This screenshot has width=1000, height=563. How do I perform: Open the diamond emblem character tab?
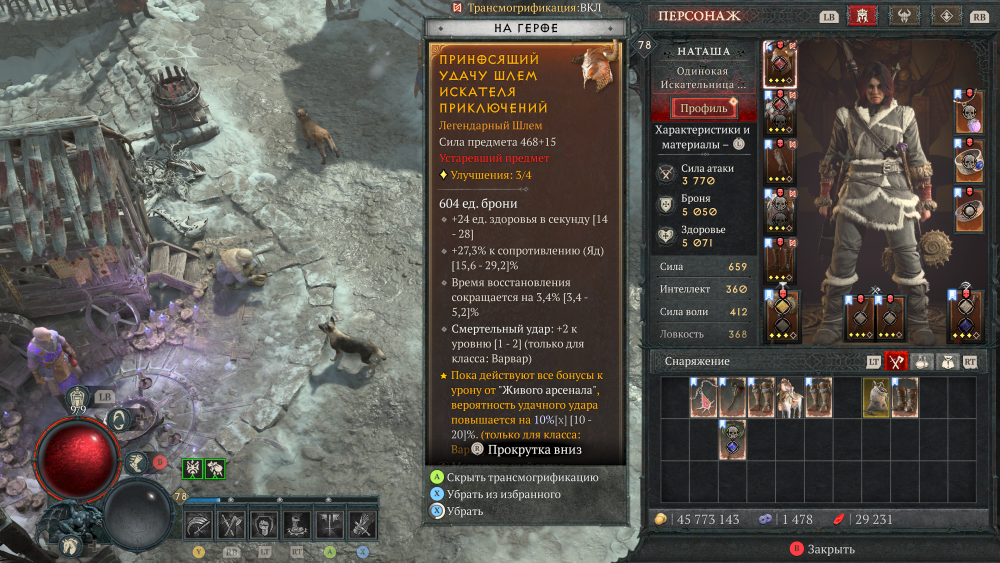946,16
